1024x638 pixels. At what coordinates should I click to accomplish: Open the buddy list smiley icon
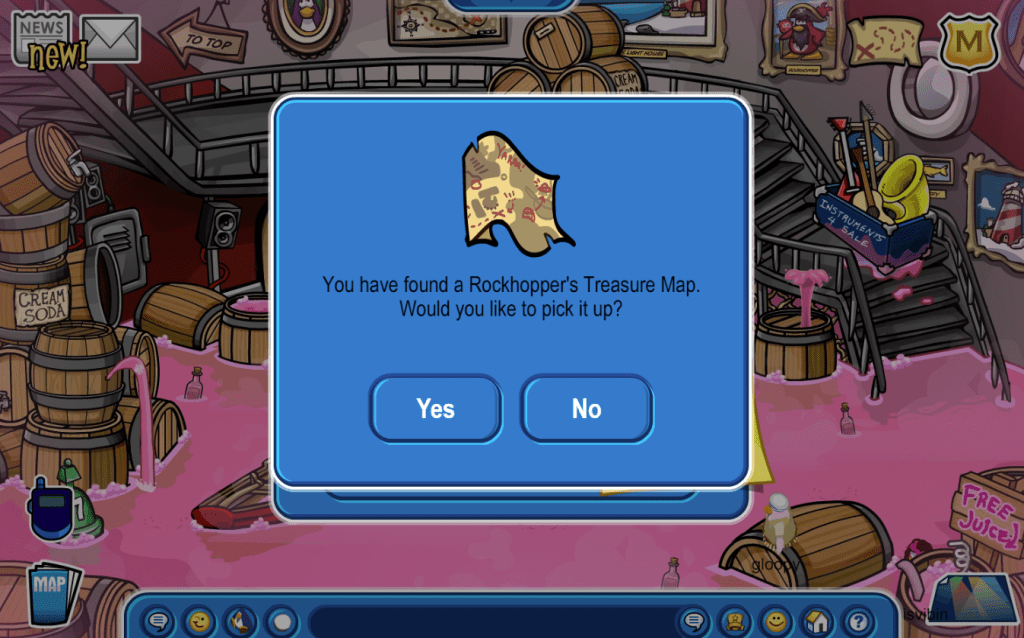click(776, 621)
